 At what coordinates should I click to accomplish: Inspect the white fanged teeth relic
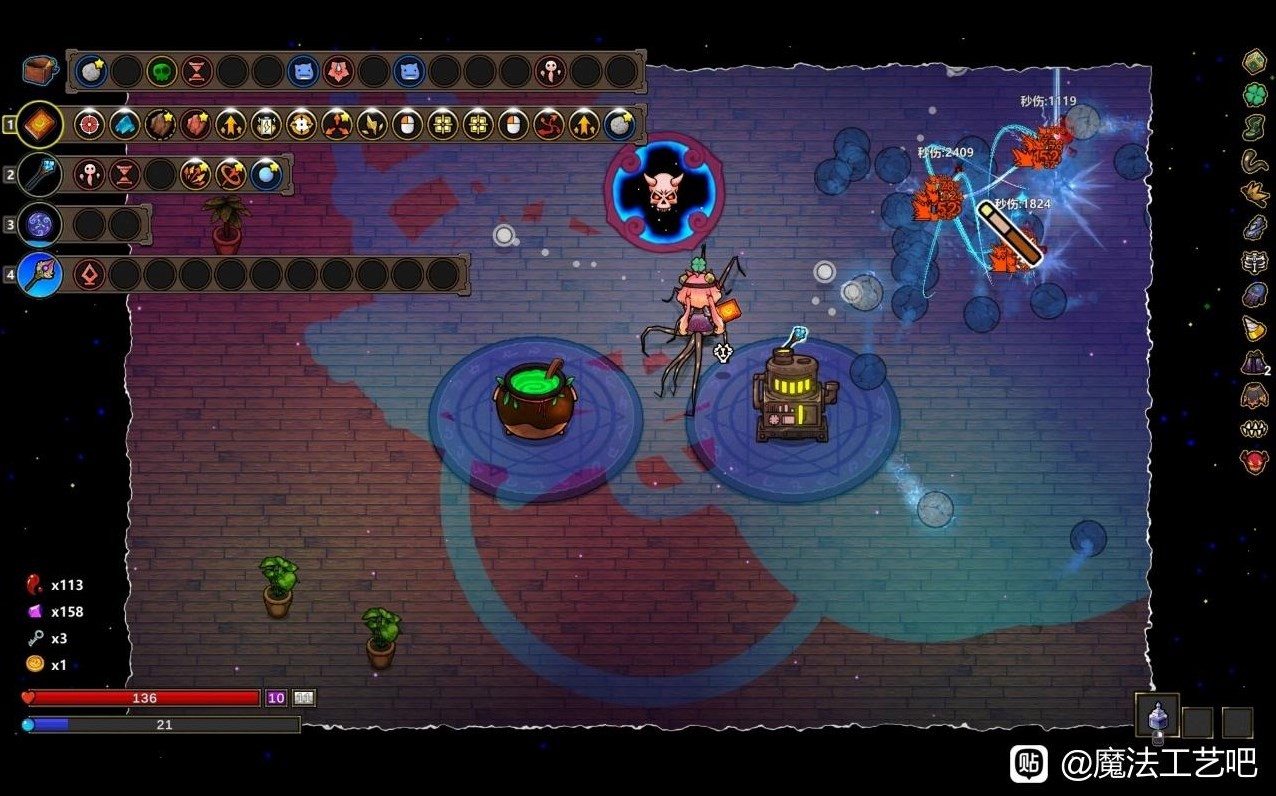[x=1255, y=429]
